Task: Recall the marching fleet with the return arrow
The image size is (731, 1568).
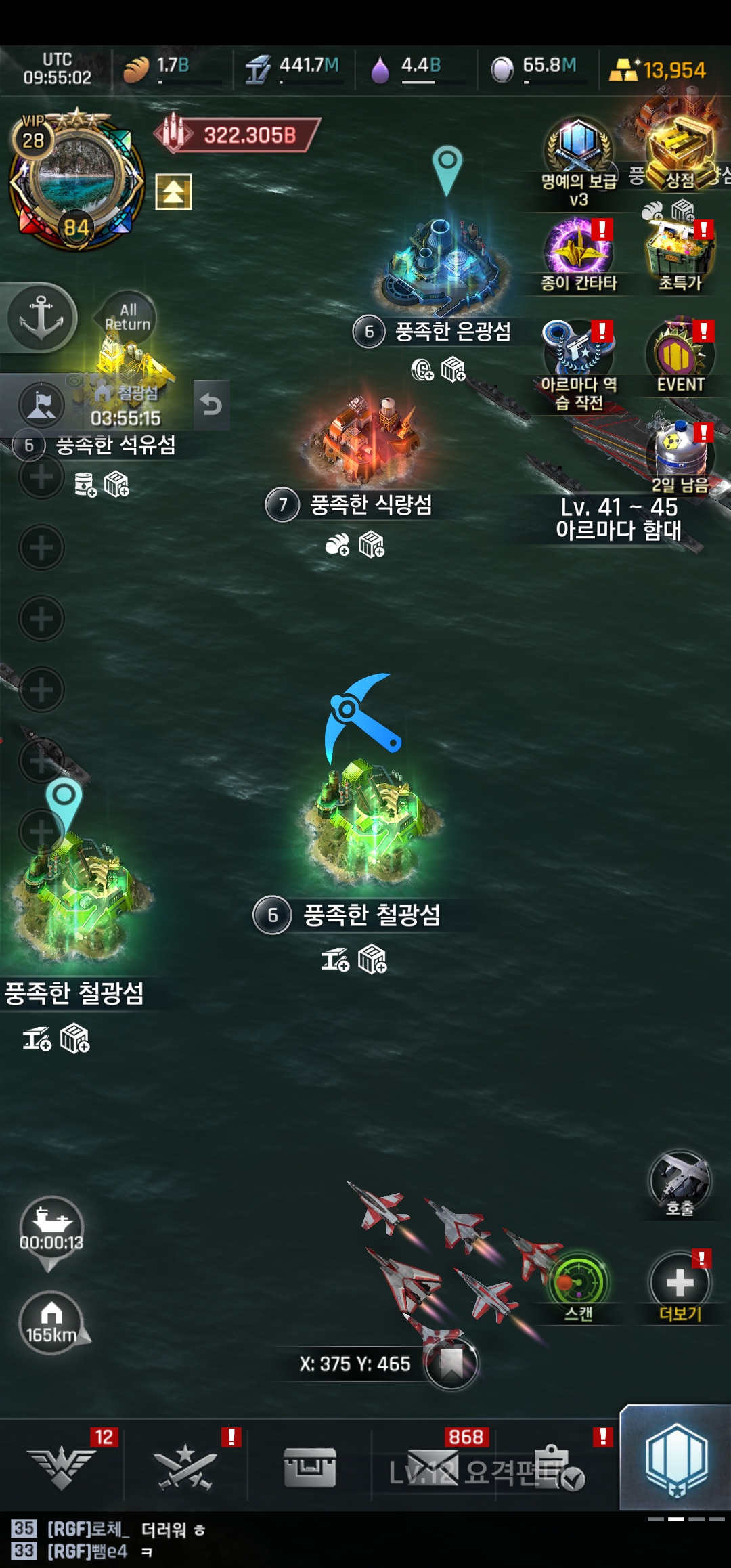Action: pos(211,405)
